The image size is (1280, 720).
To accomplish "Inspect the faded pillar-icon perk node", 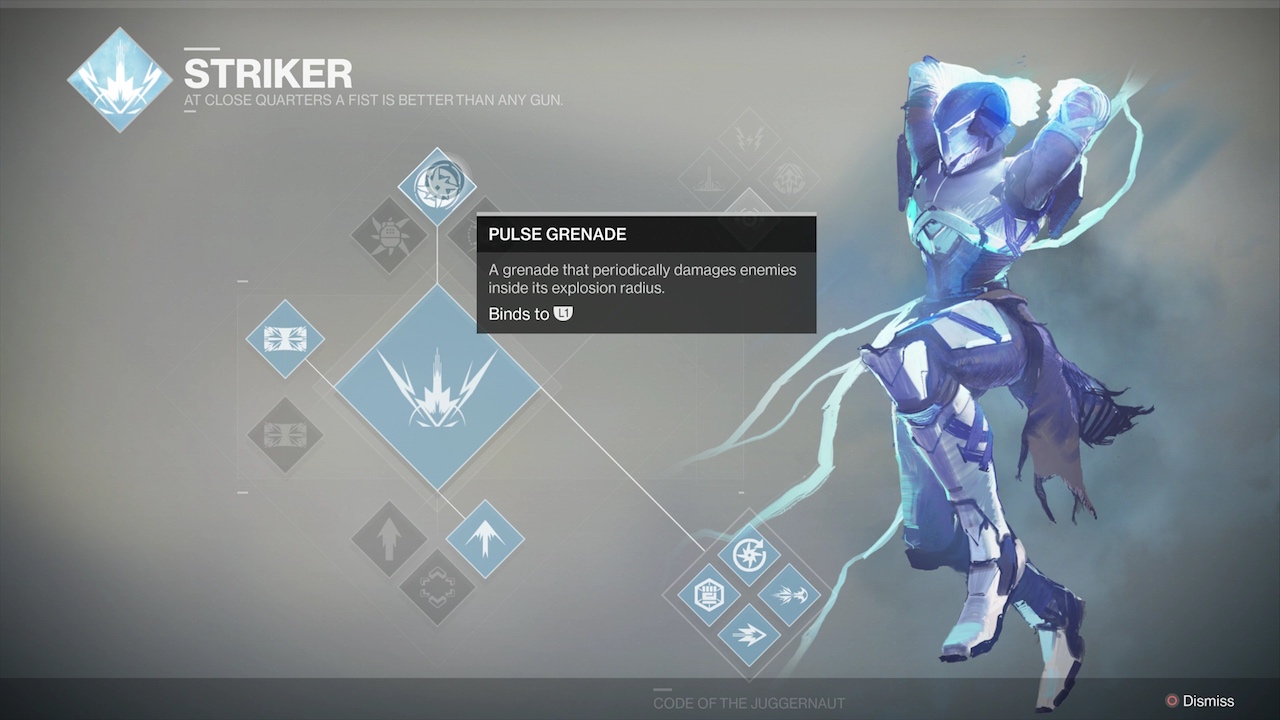I will tap(709, 177).
